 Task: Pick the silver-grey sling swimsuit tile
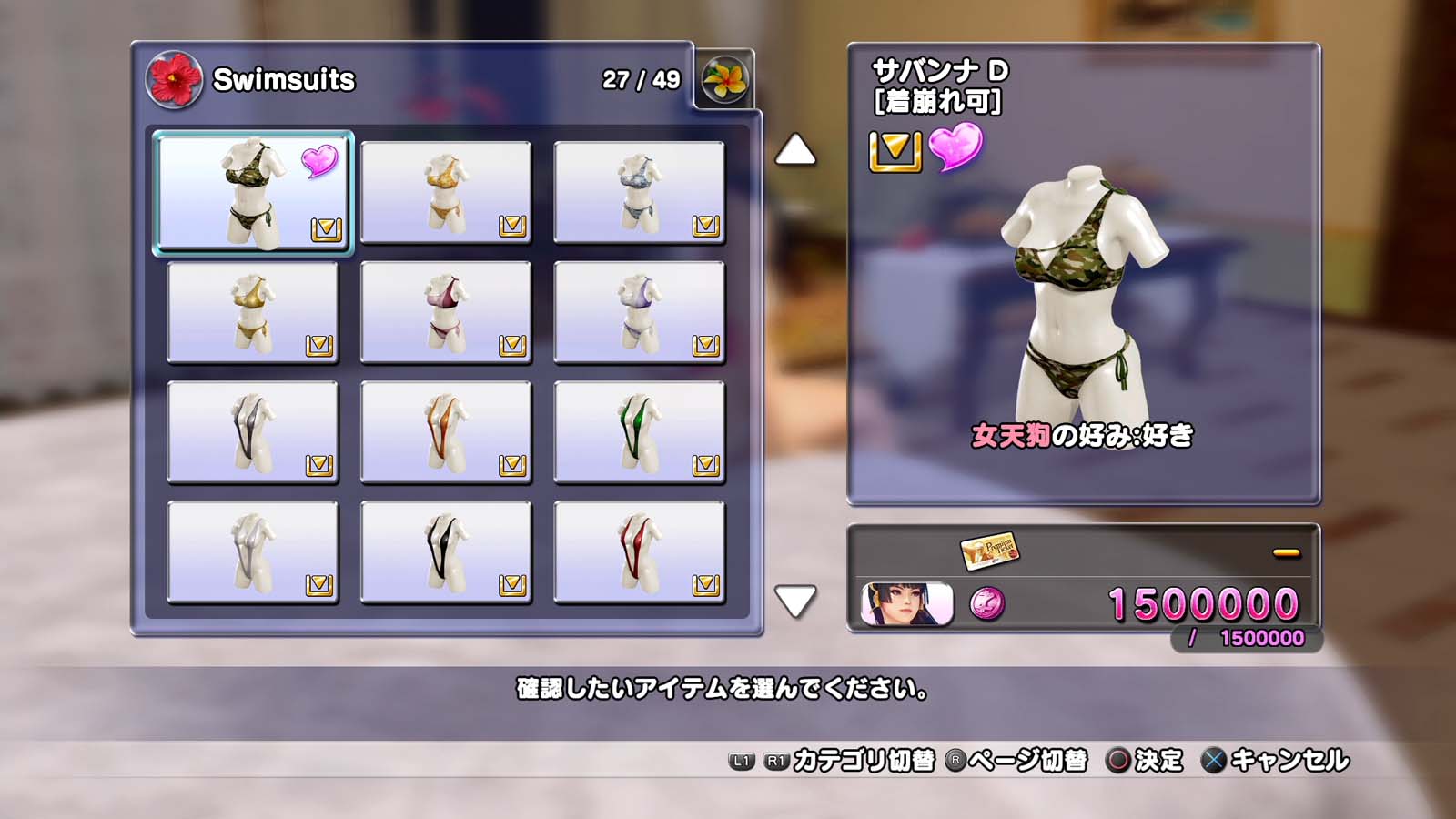click(253, 432)
